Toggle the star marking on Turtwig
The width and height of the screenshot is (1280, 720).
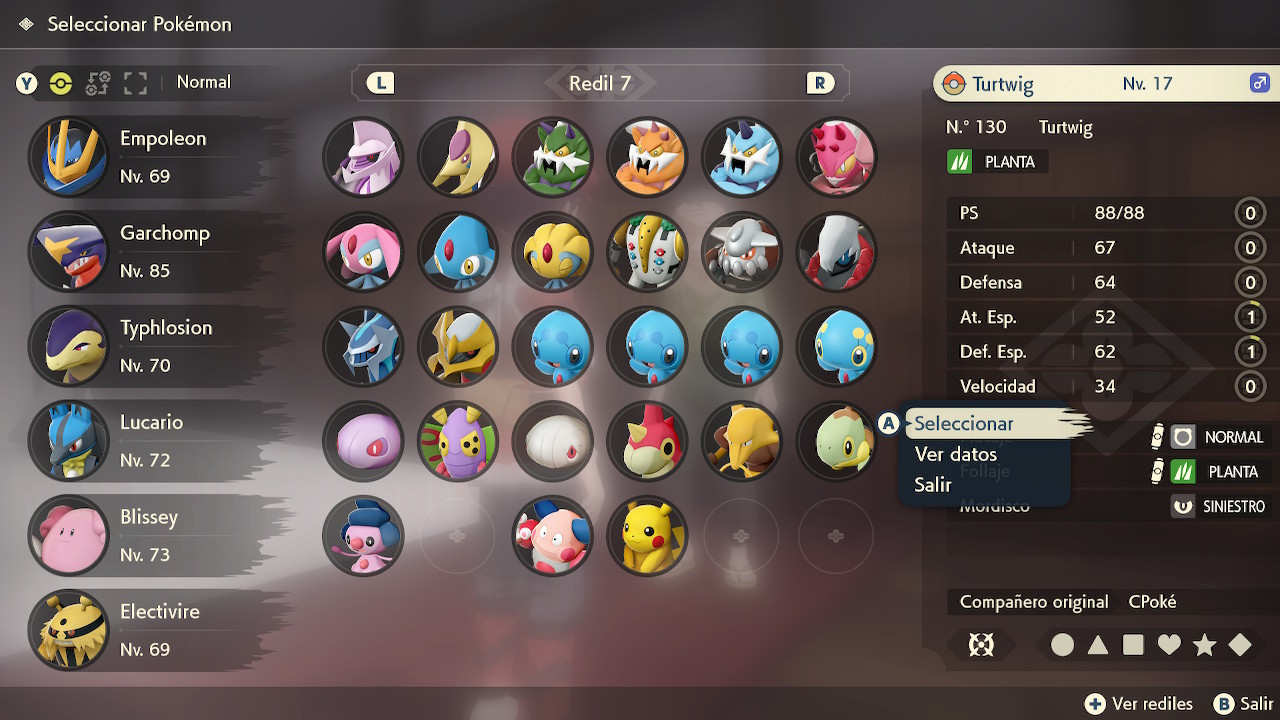[1204, 645]
